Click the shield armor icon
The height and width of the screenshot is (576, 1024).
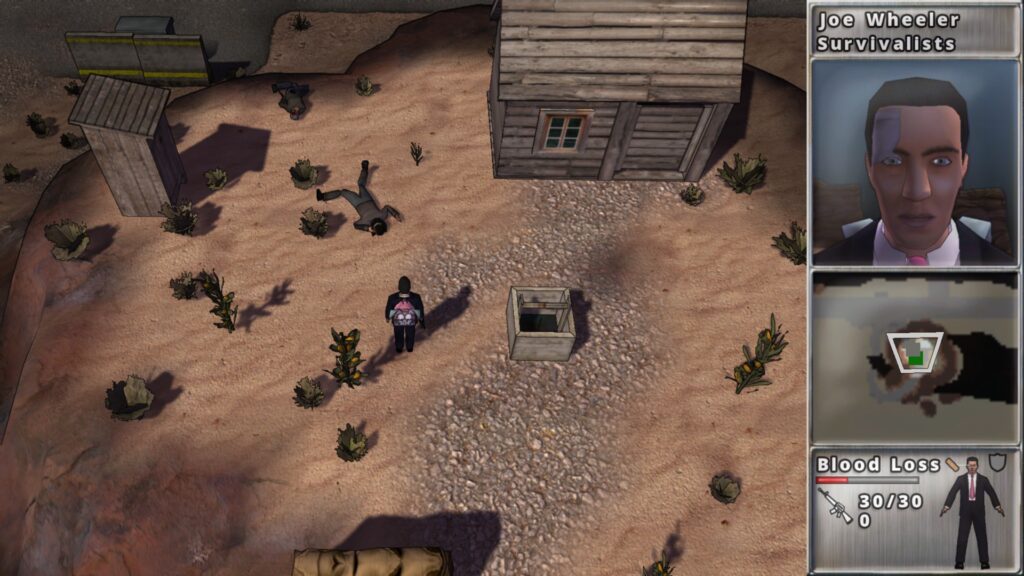(997, 462)
